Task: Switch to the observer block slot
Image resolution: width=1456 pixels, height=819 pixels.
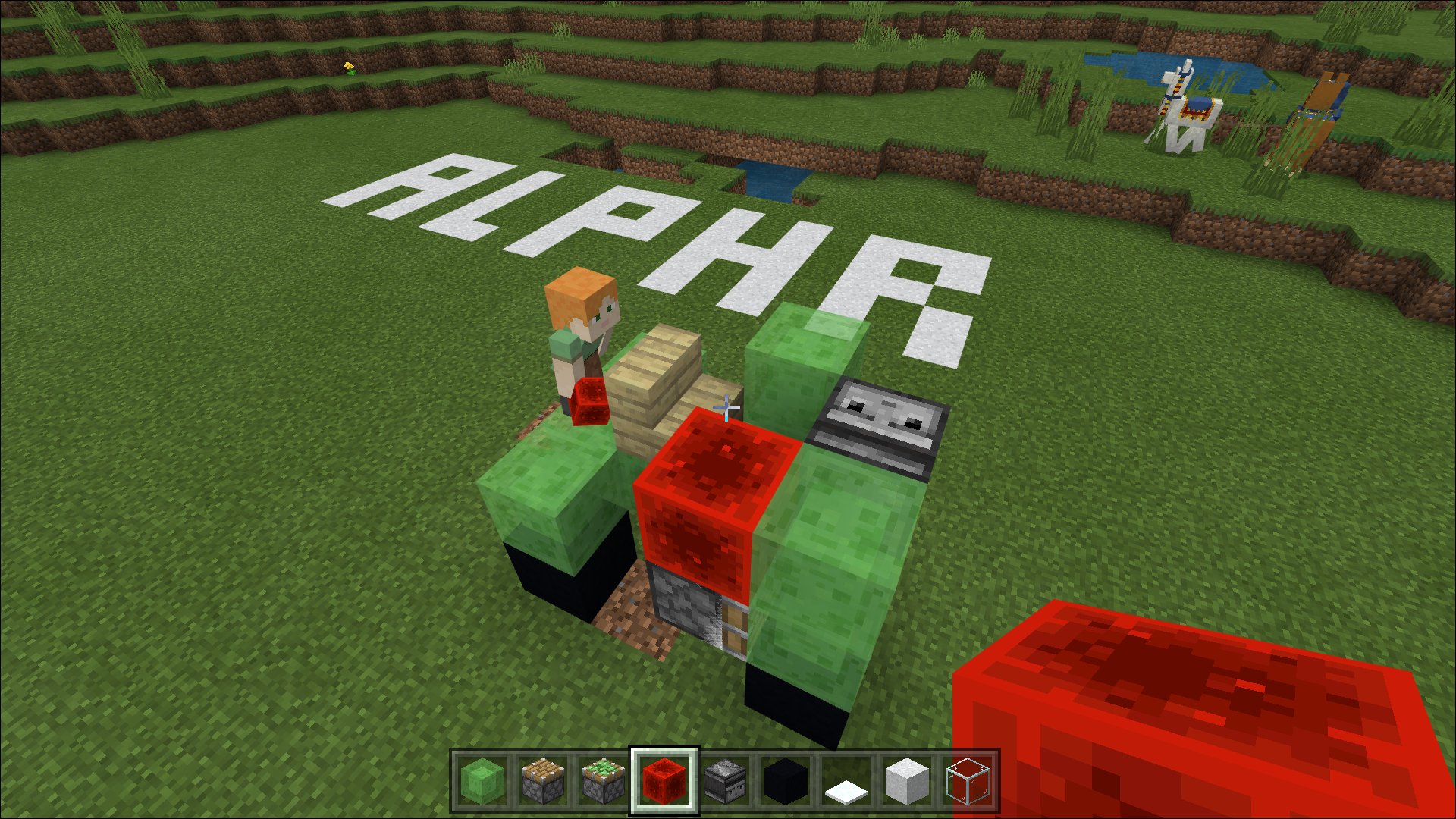Action: [725, 782]
